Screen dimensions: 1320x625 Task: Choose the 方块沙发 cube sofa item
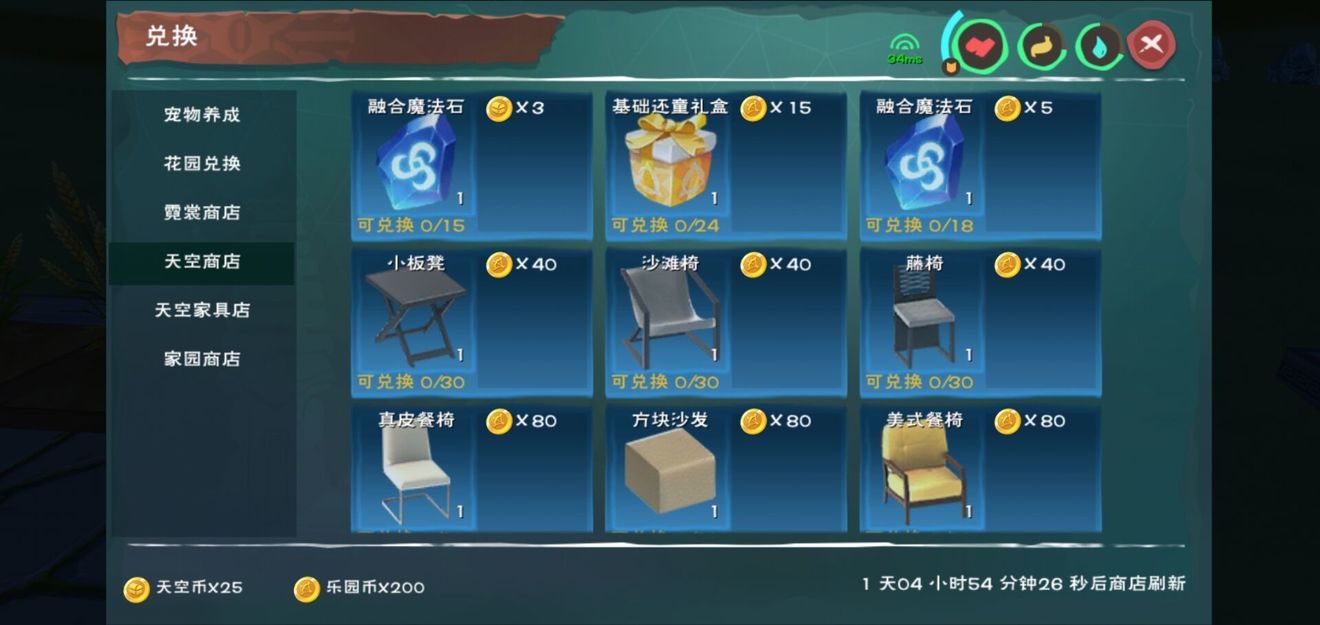725,469
